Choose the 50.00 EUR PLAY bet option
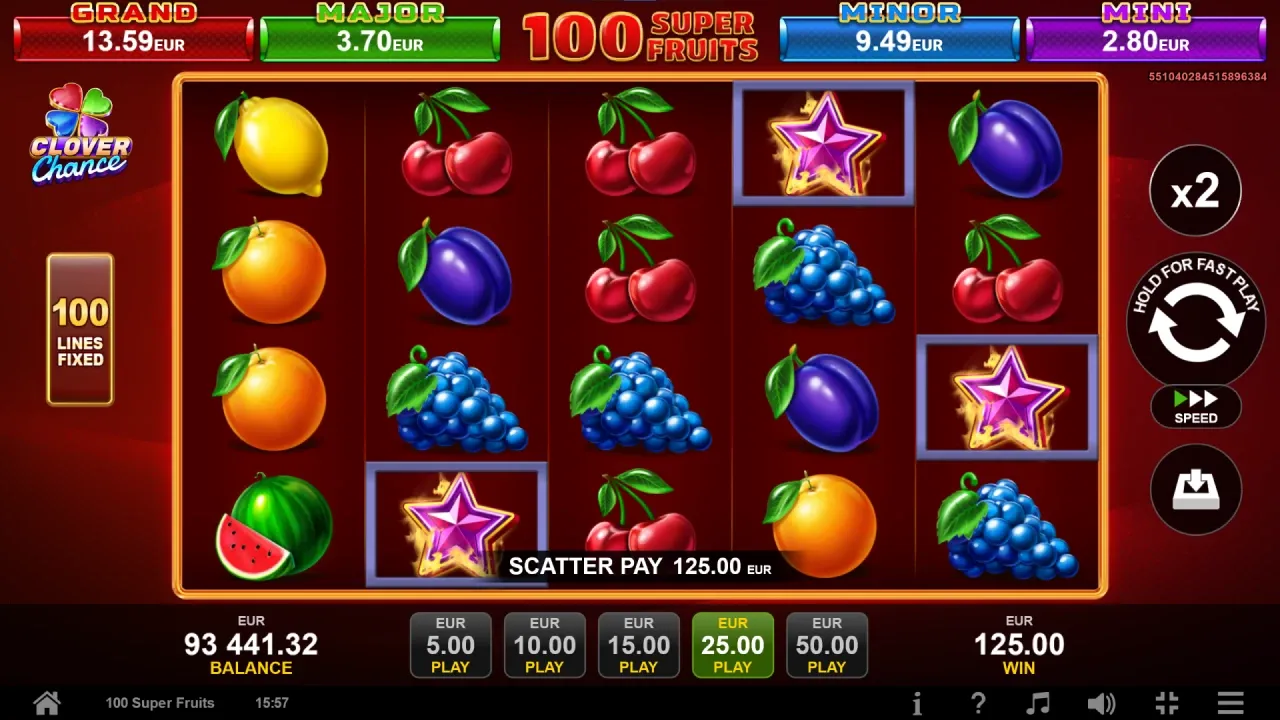 click(x=827, y=644)
